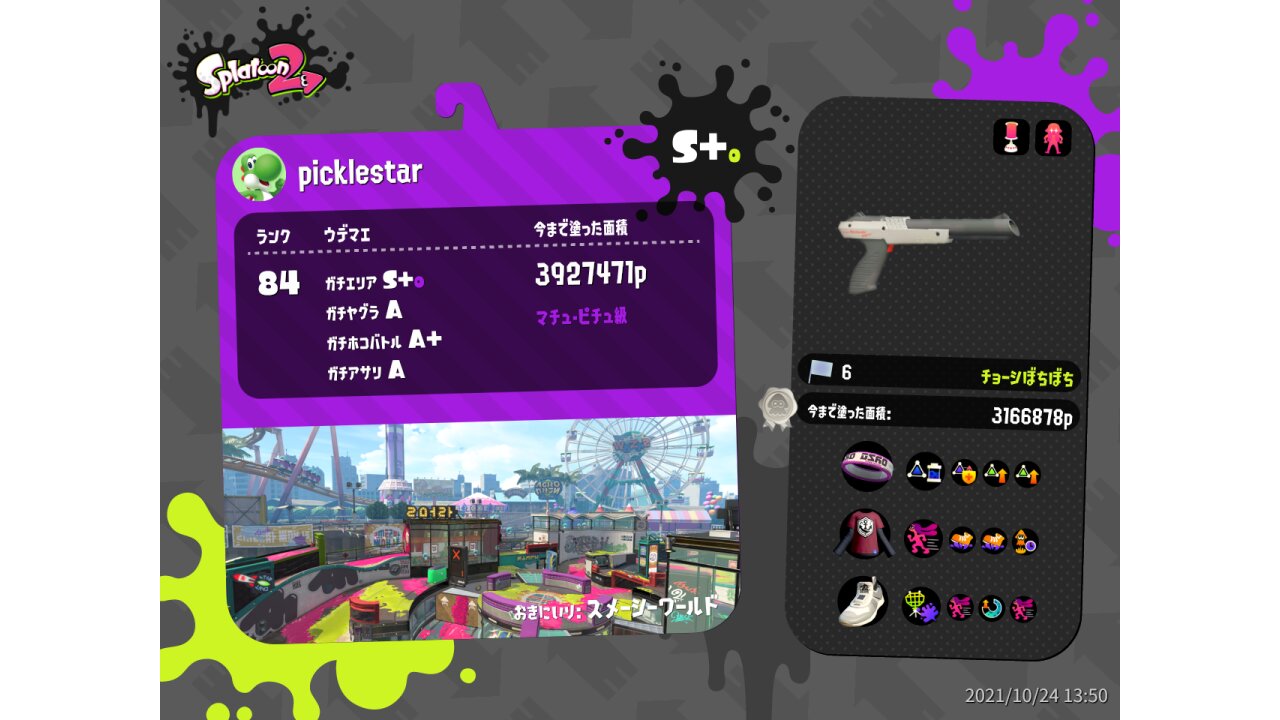Select the N-ZAP '85 weapon image
Image resolution: width=1280 pixels, height=720 pixels.
pos(928,246)
